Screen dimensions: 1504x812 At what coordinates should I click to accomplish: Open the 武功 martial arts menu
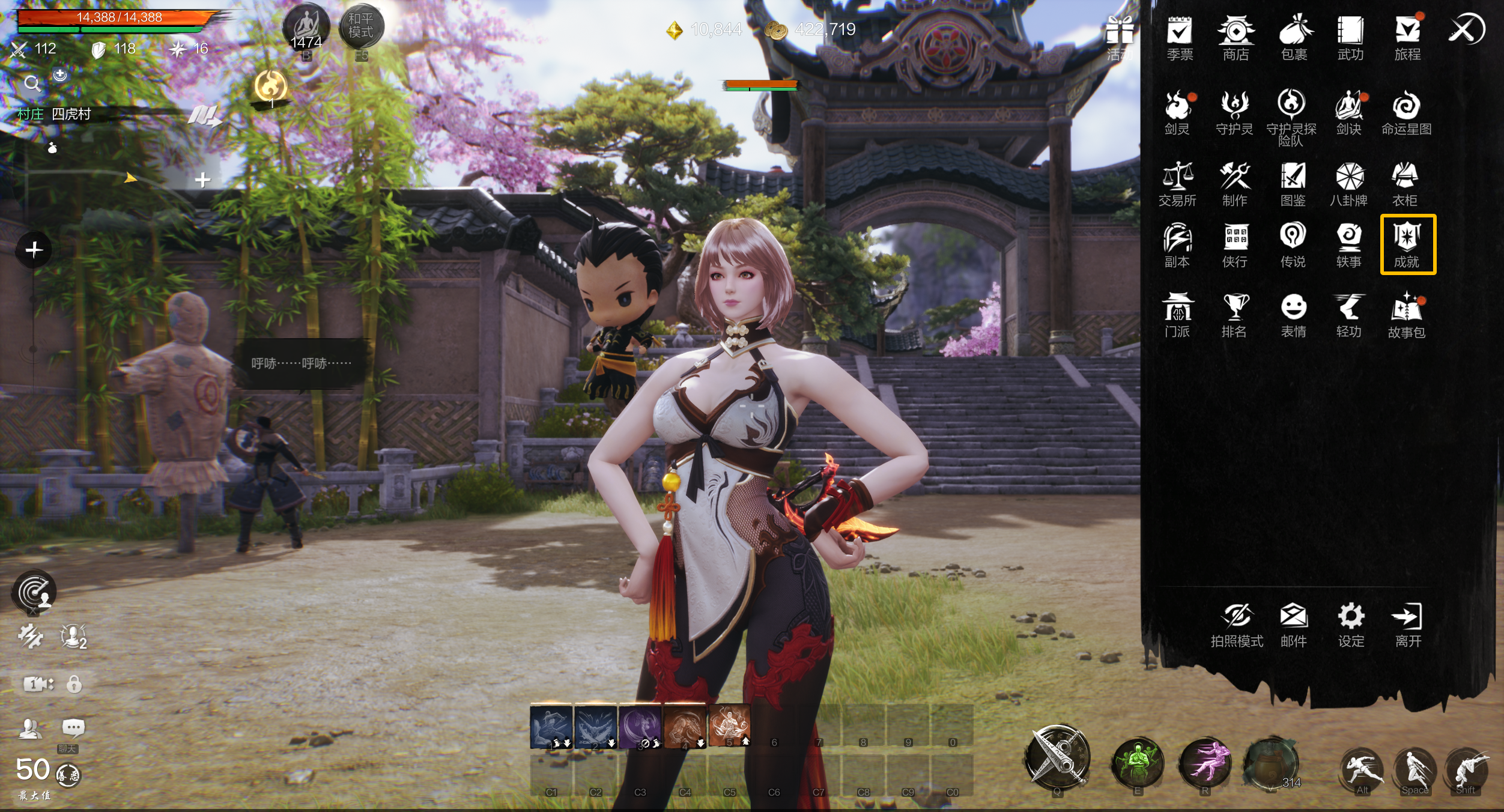(x=1350, y=37)
